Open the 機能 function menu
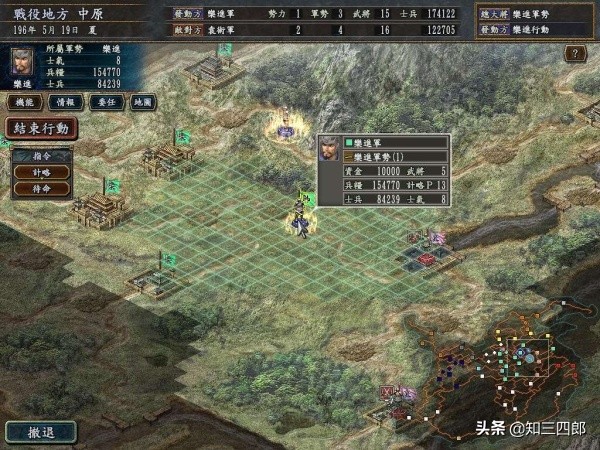 point(24,102)
